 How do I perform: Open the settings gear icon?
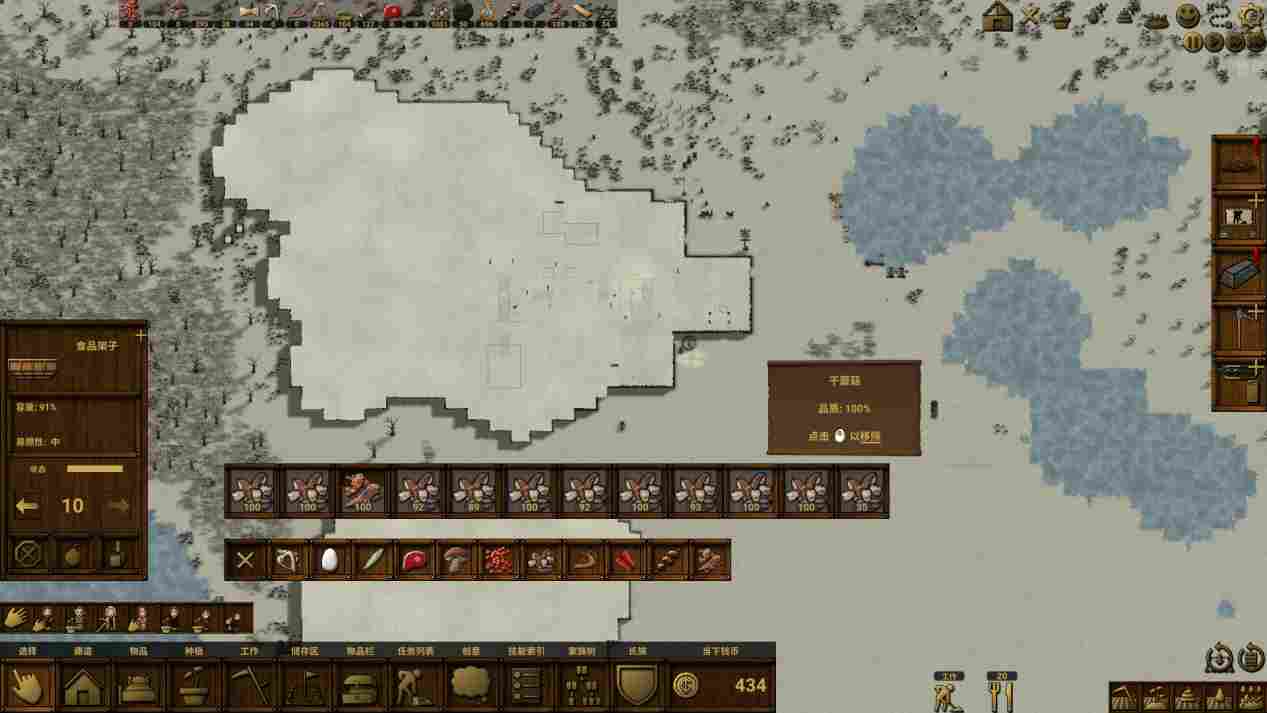click(1251, 16)
